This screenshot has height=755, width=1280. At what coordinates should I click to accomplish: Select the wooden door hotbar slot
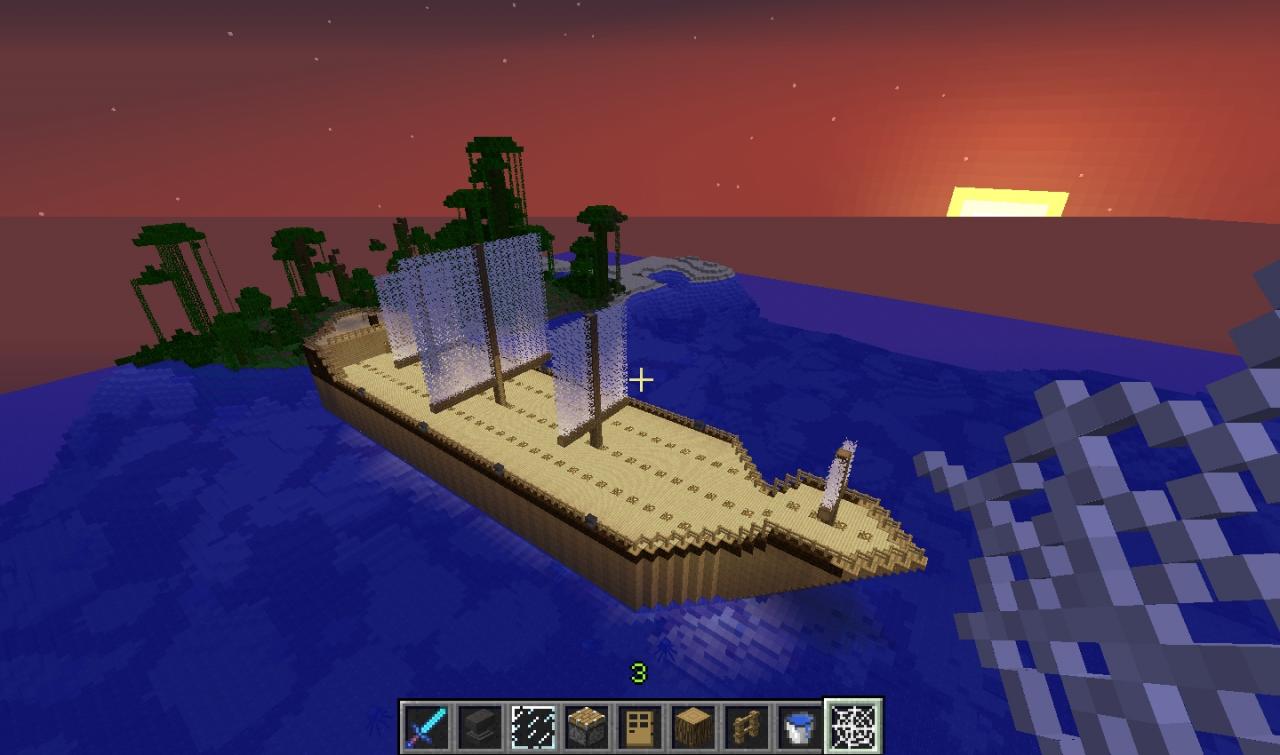pos(640,726)
